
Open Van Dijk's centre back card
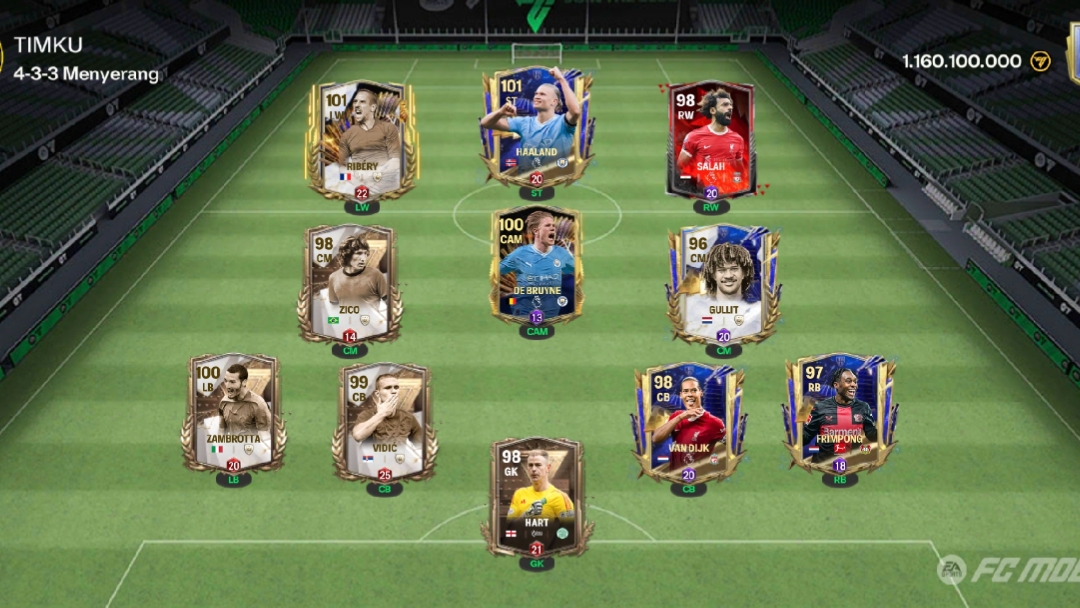coord(688,421)
